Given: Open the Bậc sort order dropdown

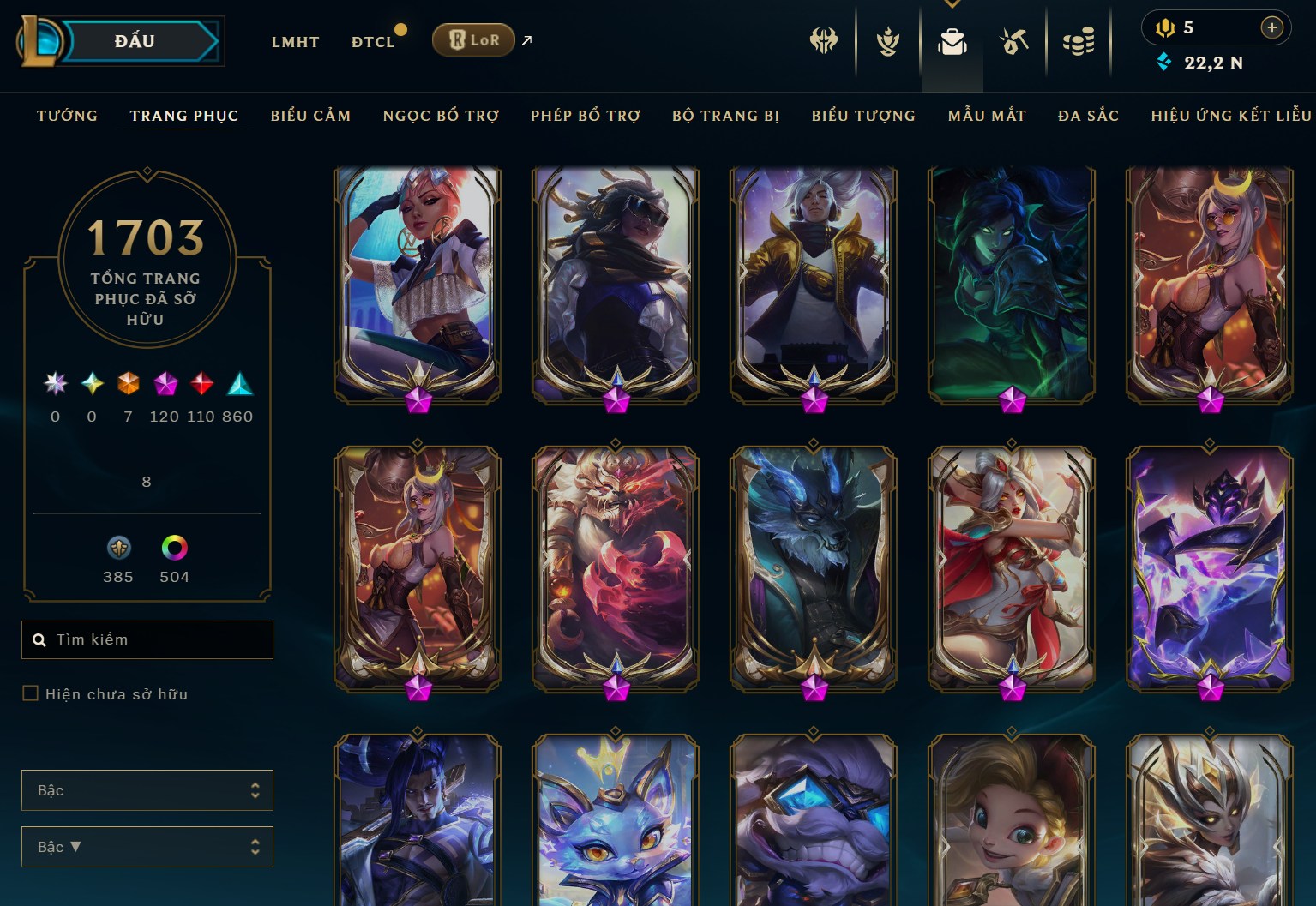Looking at the screenshot, I should [147, 847].
